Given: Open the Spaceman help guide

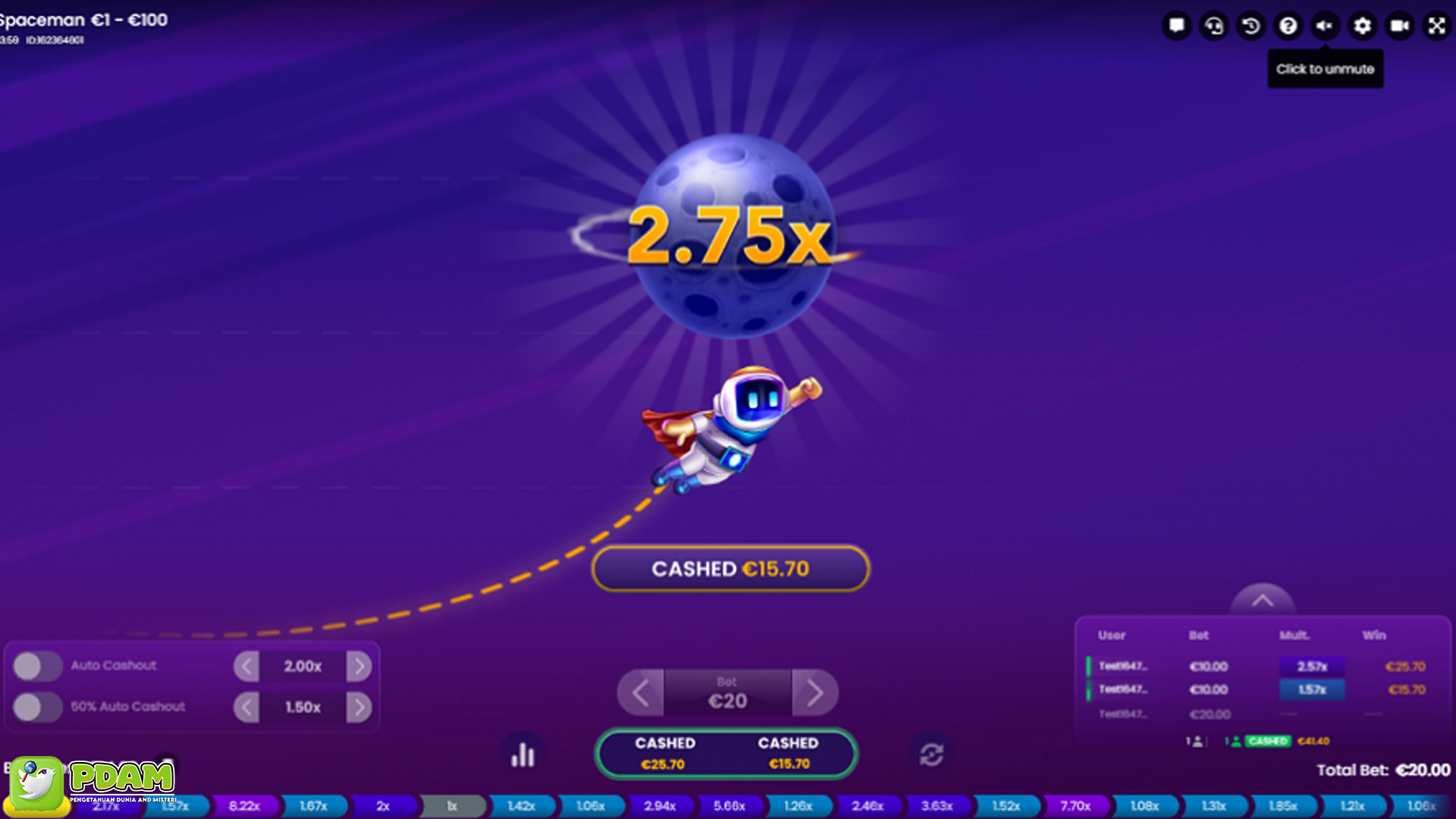Looking at the screenshot, I should [x=1288, y=26].
